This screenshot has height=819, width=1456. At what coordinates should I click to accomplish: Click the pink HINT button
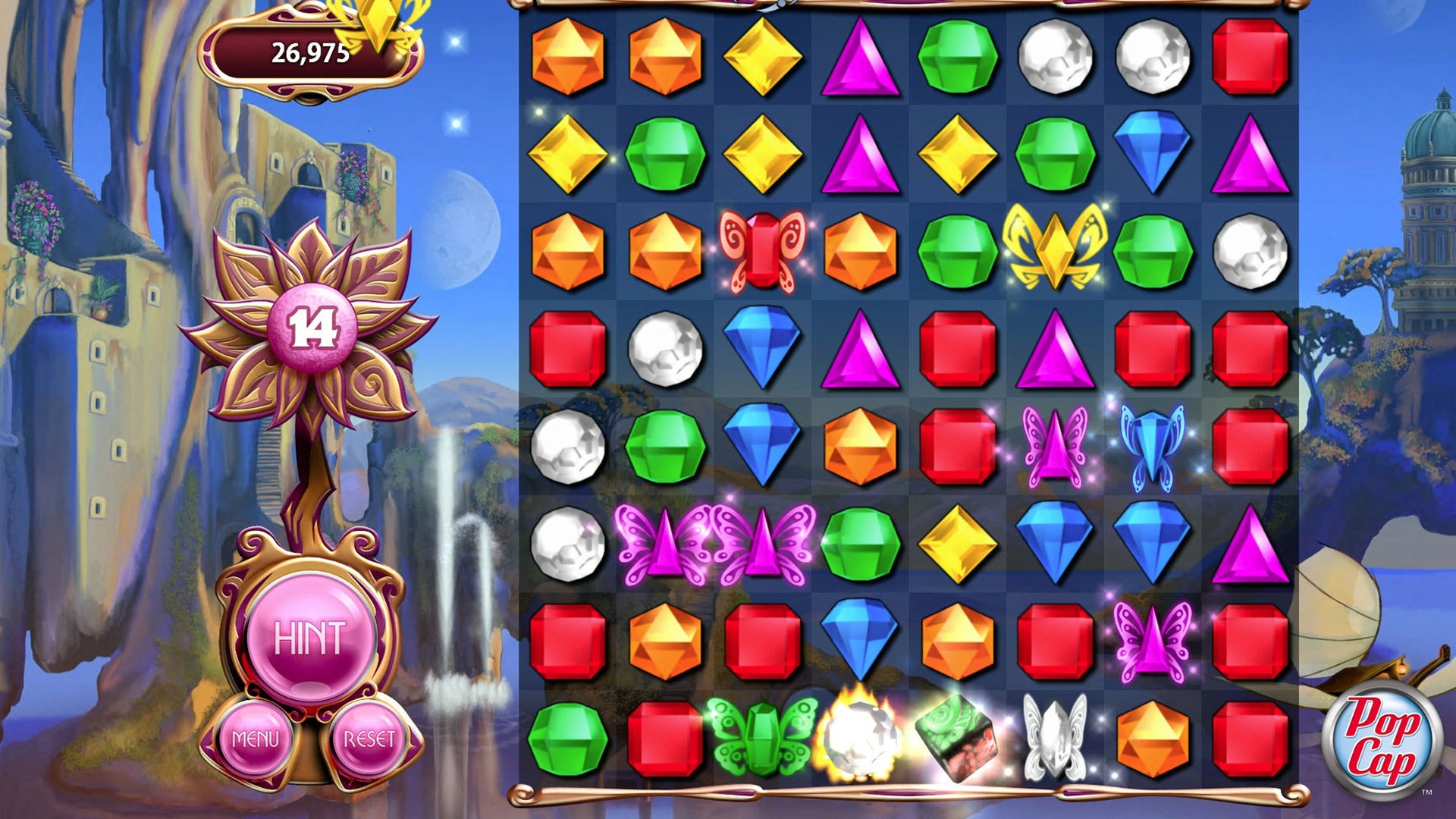point(310,639)
